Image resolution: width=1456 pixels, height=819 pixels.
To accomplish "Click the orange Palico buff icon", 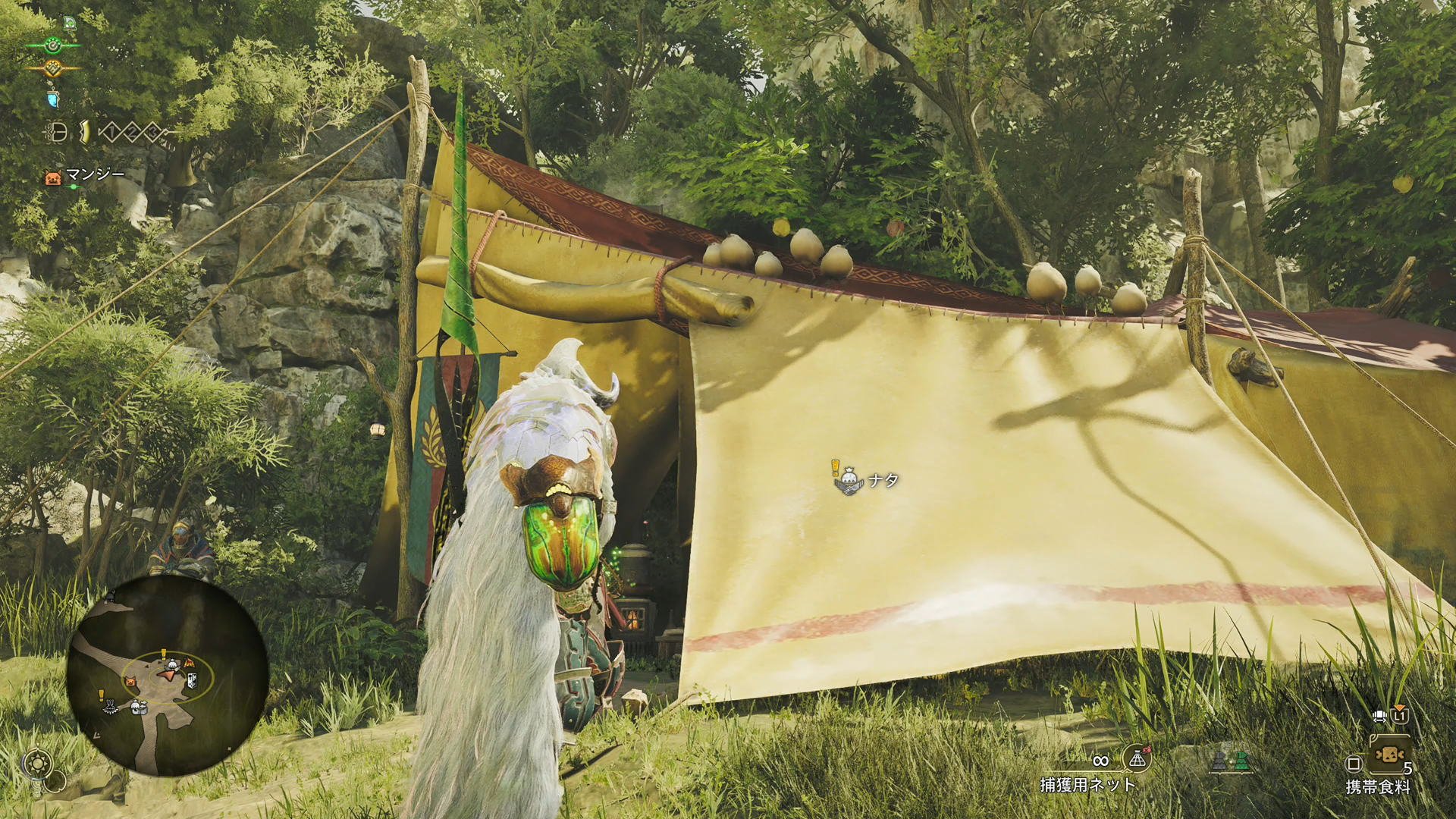I will (53, 67).
